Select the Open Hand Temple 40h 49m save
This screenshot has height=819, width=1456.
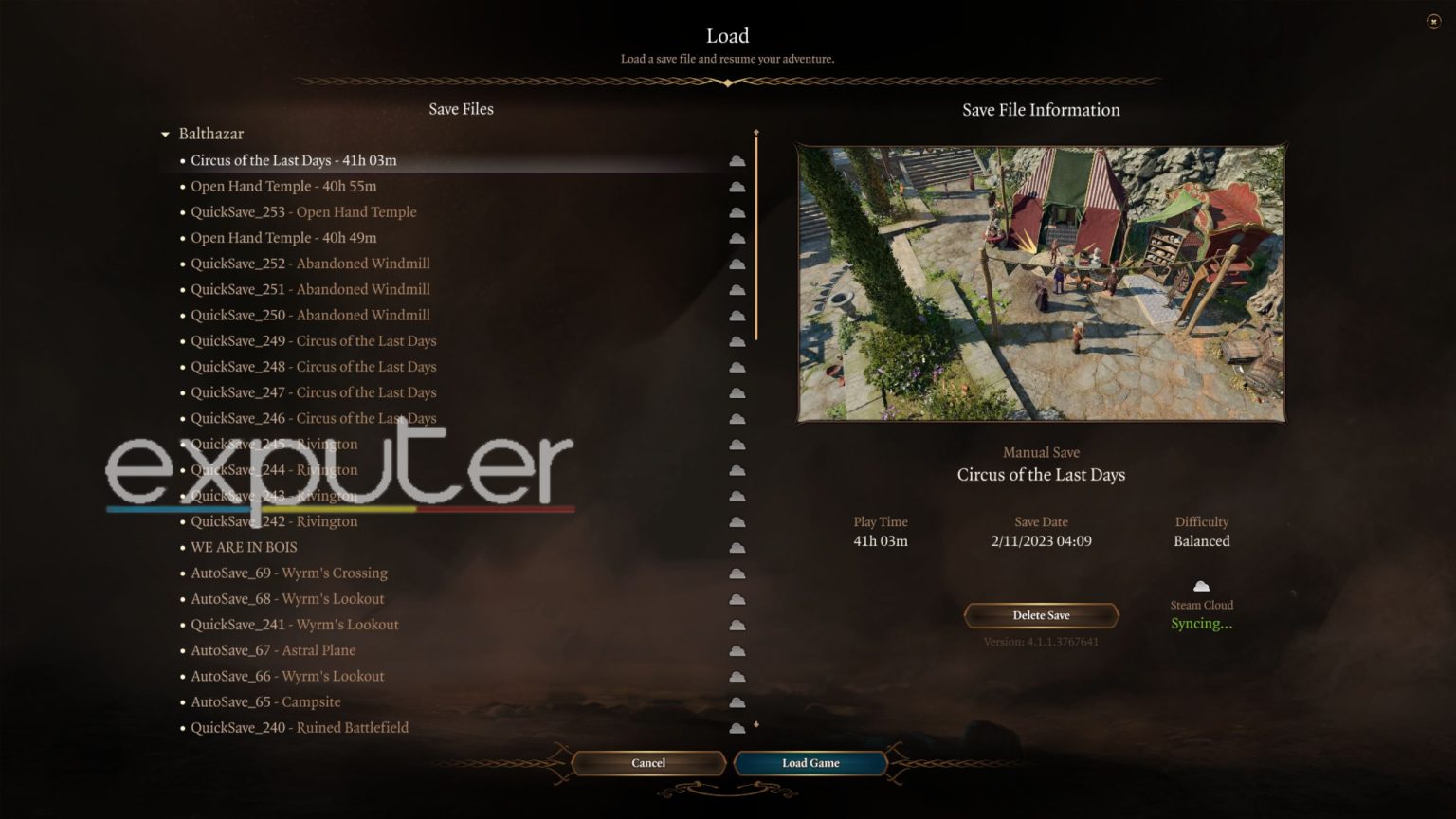pos(283,238)
